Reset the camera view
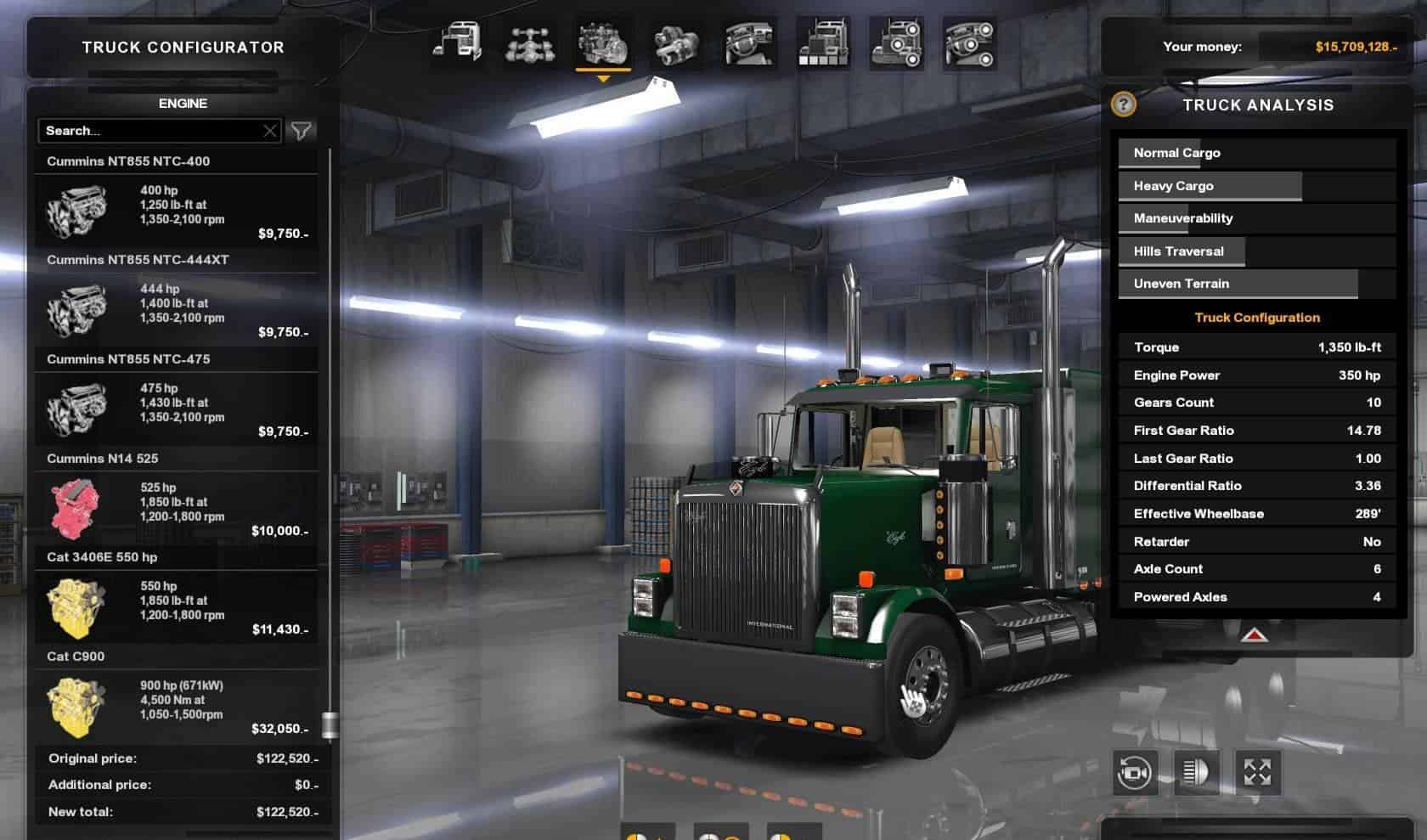1427x840 pixels. (x=1135, y=773)
